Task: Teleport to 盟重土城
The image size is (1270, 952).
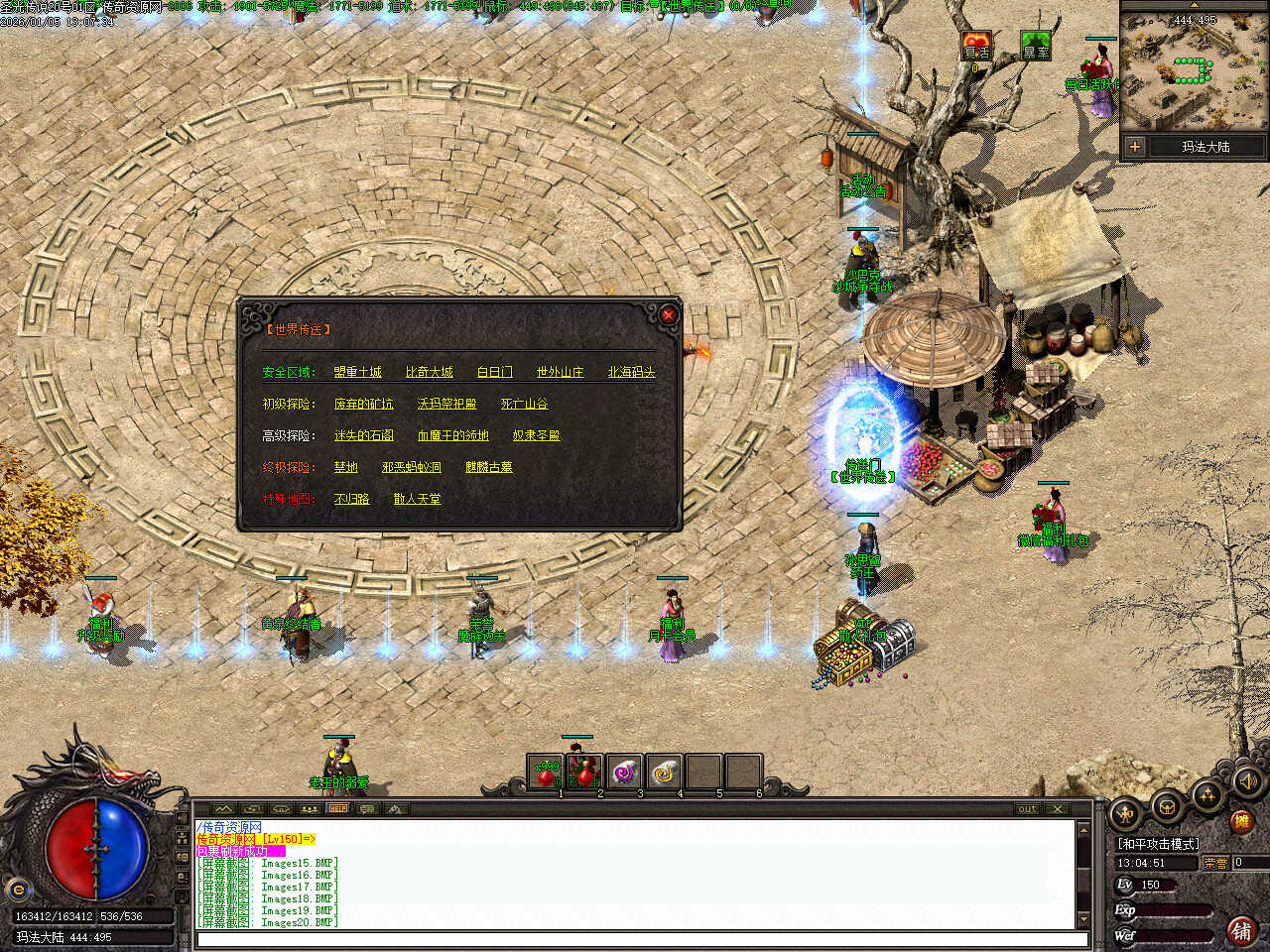Action: 357,372
